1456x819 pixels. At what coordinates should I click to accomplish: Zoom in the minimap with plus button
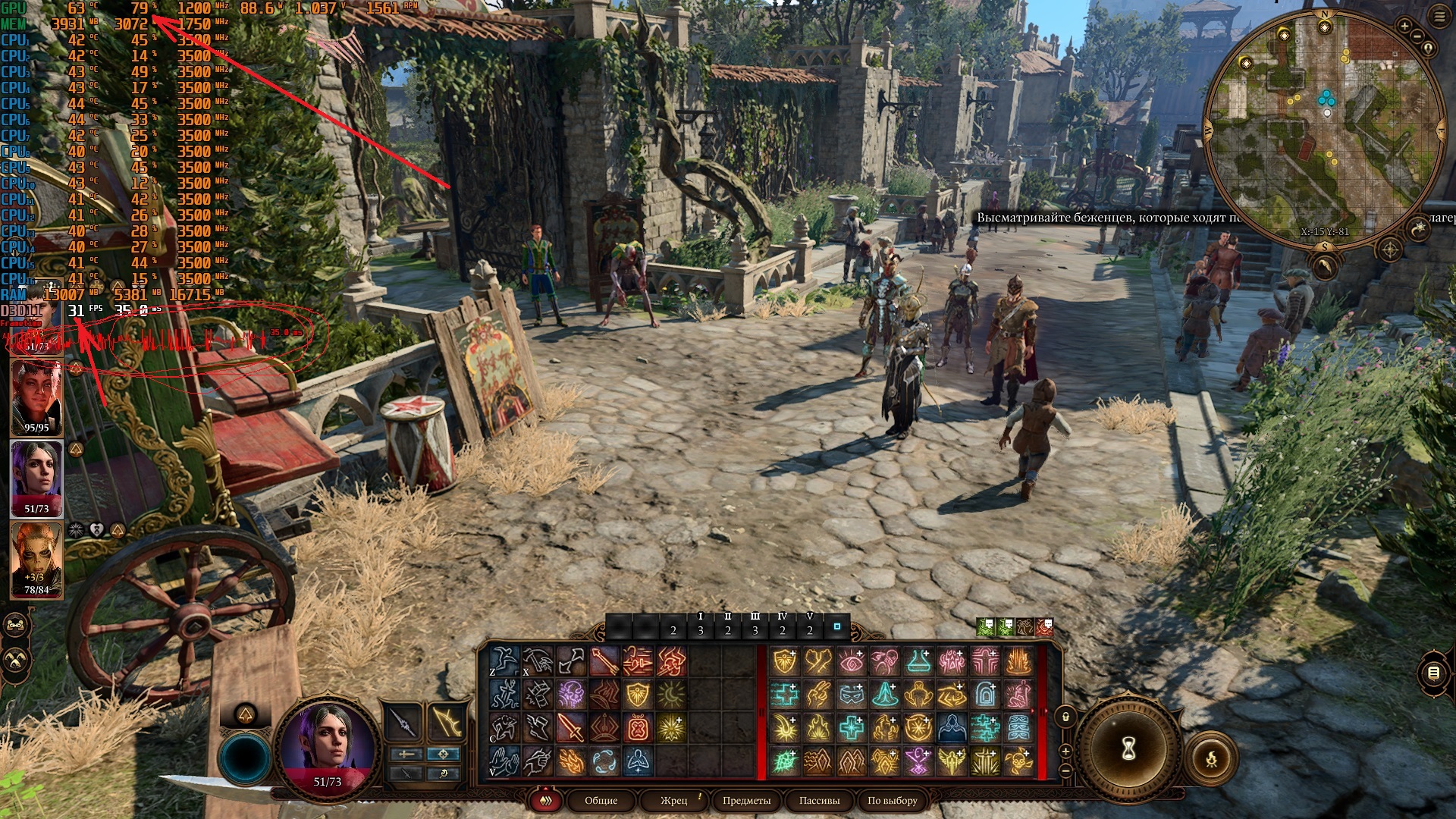point(1404,26)
